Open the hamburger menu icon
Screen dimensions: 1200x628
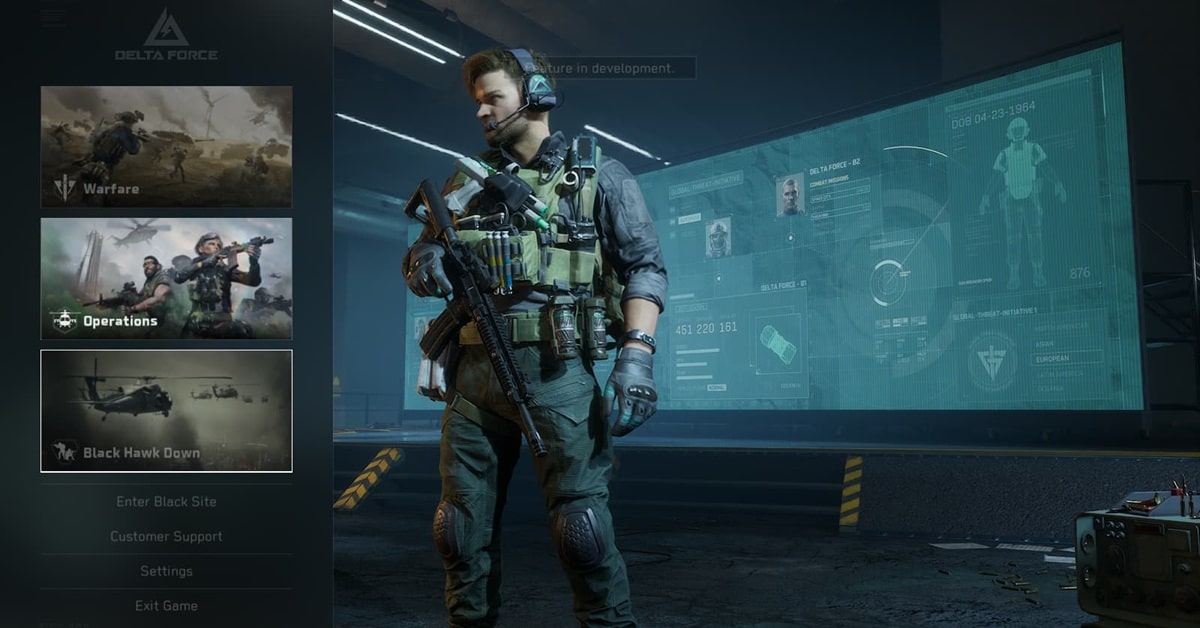tap(54, 18)
